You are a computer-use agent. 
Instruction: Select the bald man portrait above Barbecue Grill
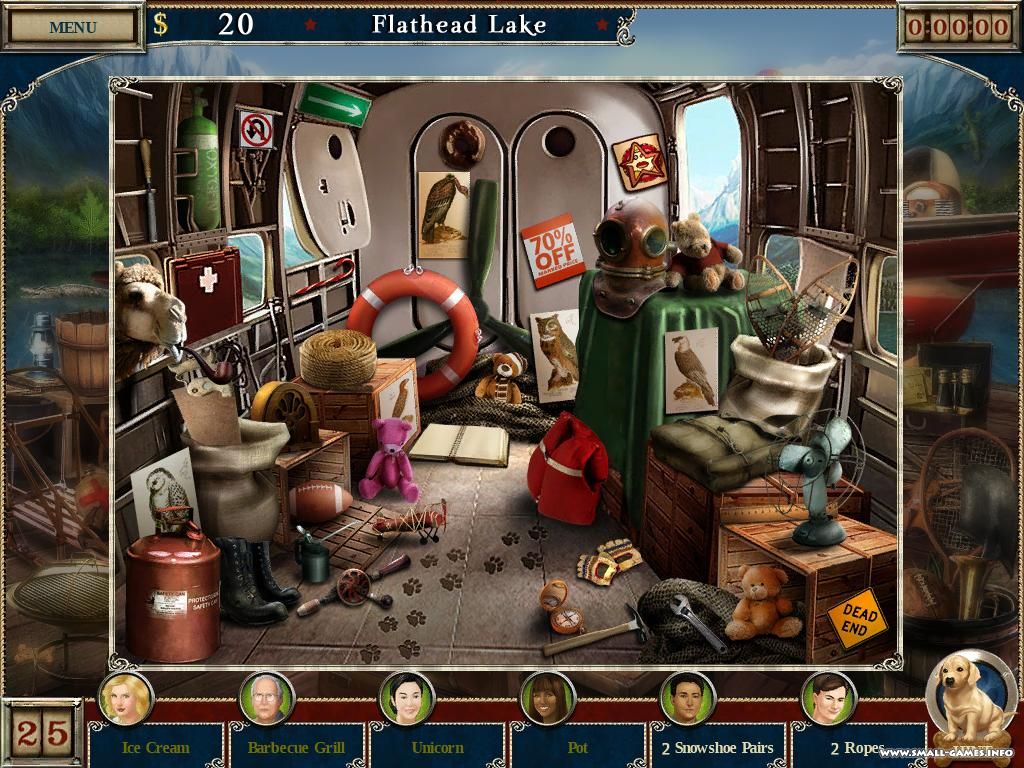coord(267,696)
